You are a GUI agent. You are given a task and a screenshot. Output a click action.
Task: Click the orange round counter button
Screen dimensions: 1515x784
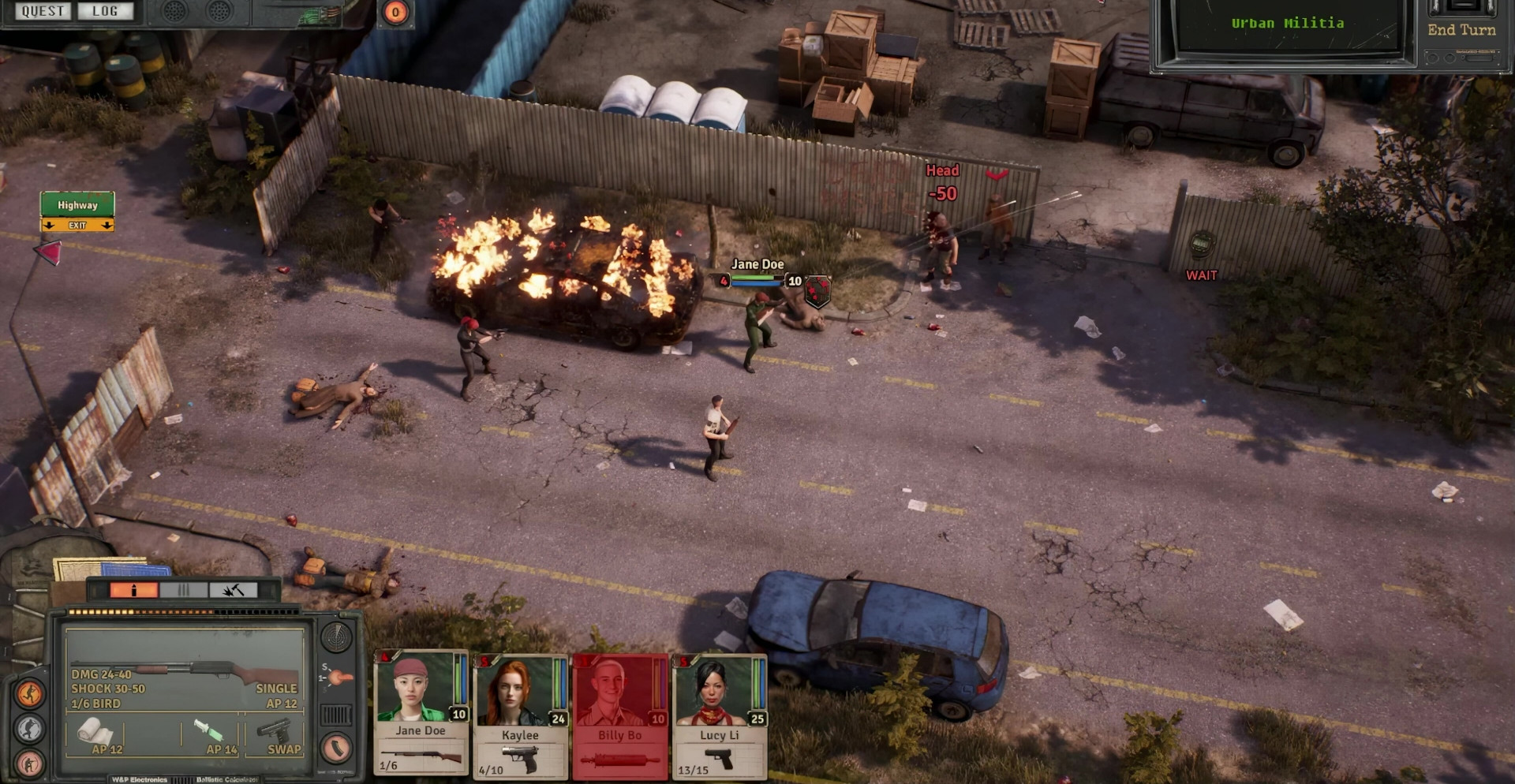[x=395, y=12]
